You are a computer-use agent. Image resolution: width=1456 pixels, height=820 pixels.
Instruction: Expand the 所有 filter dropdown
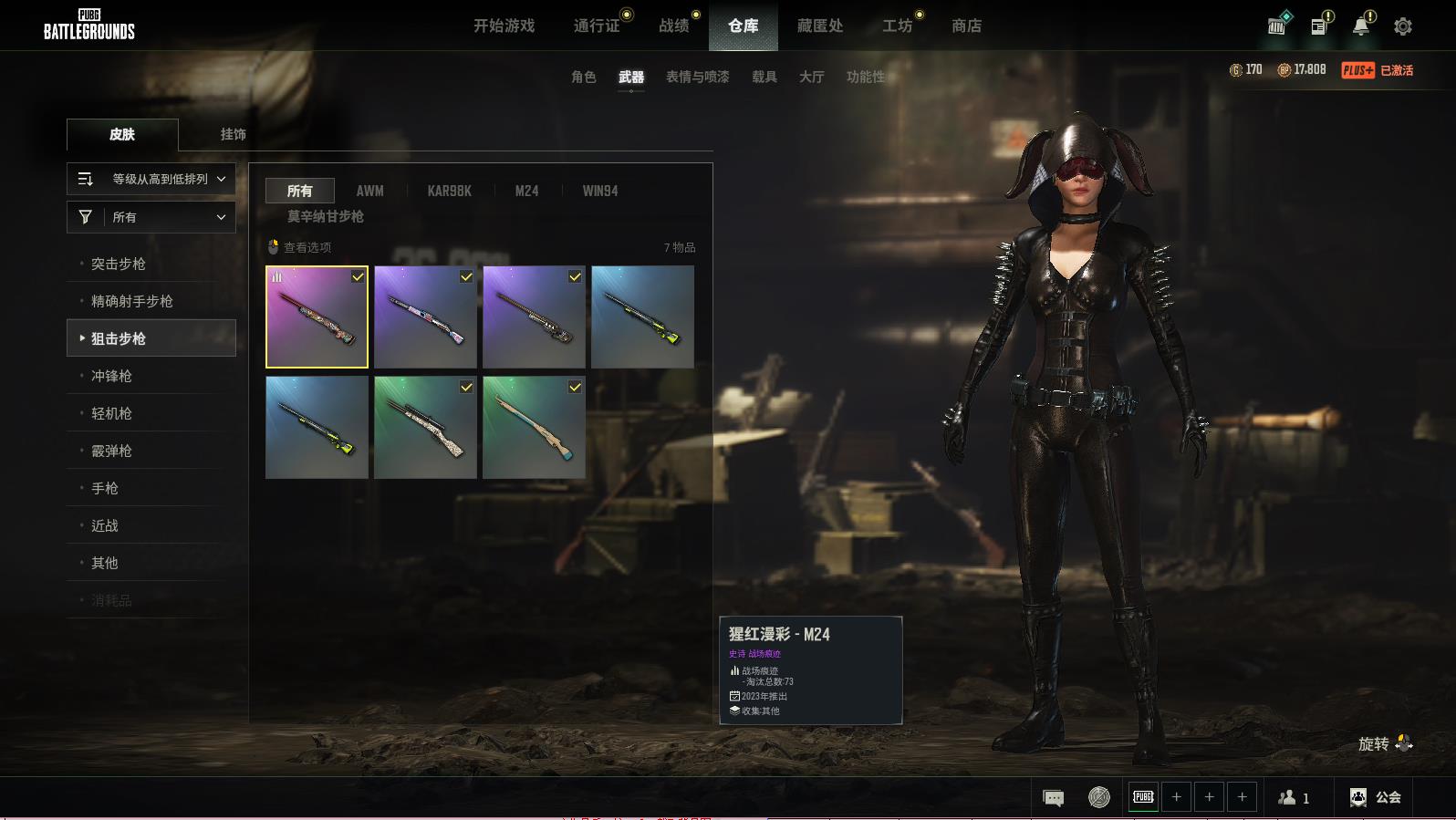pyautogui.click(x=151, y=217)
